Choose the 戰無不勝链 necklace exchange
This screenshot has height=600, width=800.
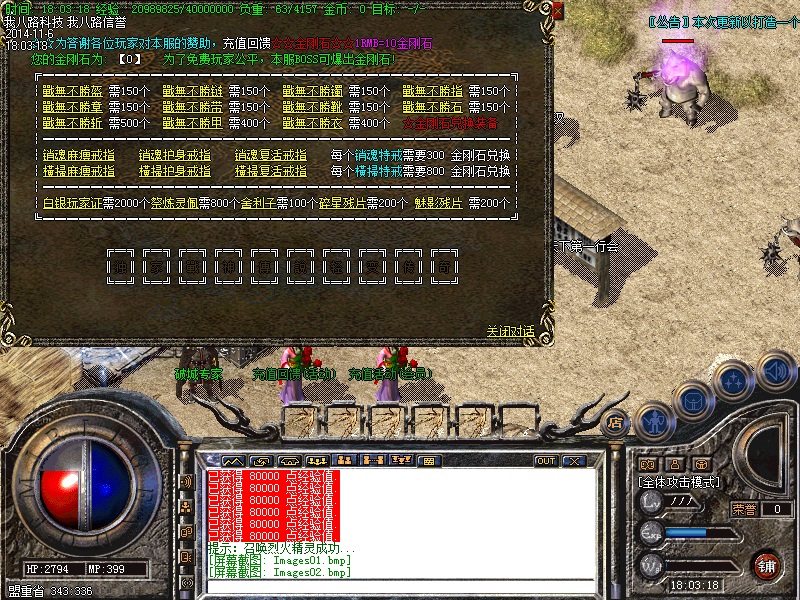(x=192, y=91)
